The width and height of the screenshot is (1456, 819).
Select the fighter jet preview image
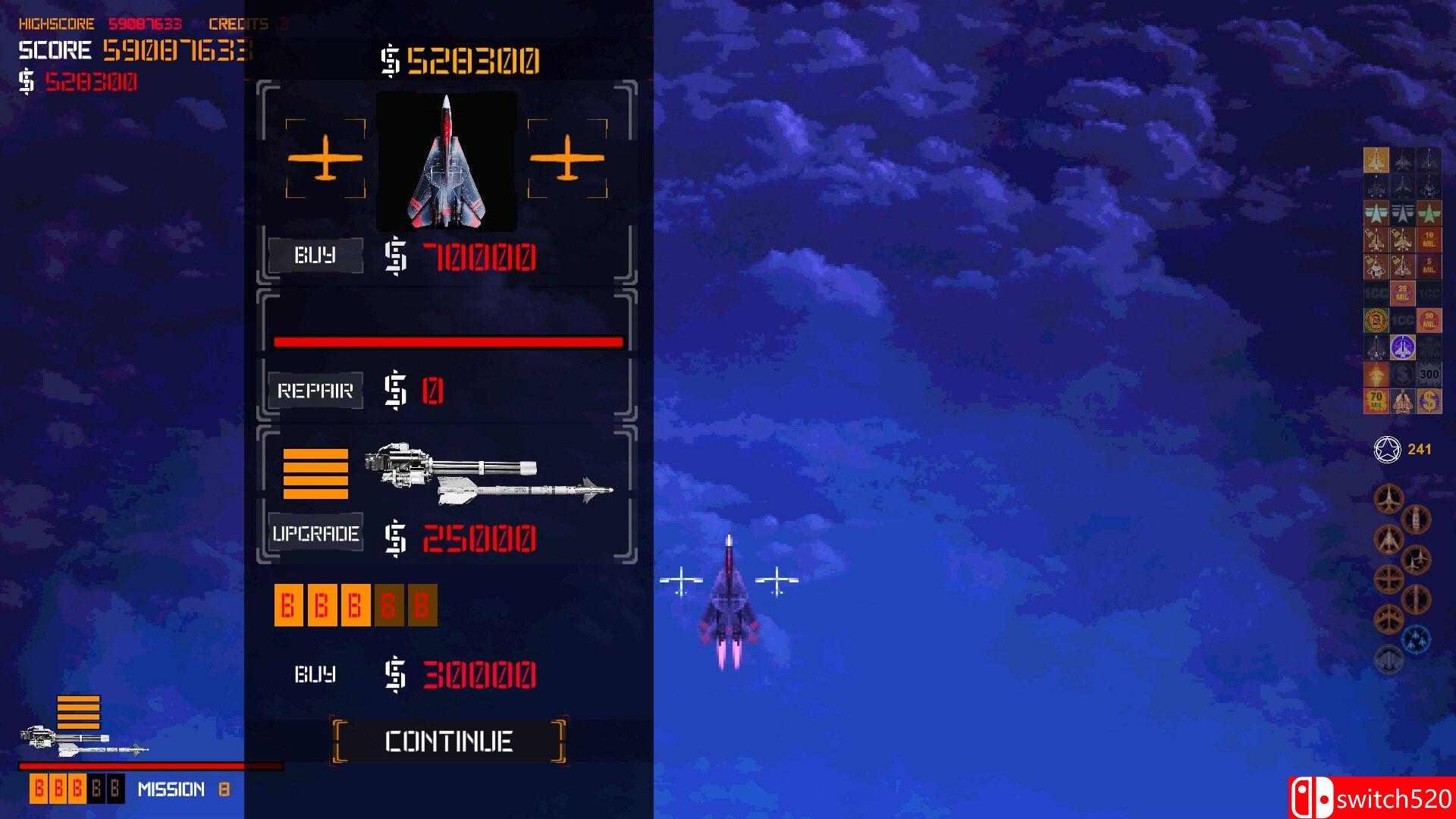(x=447, y=162)
